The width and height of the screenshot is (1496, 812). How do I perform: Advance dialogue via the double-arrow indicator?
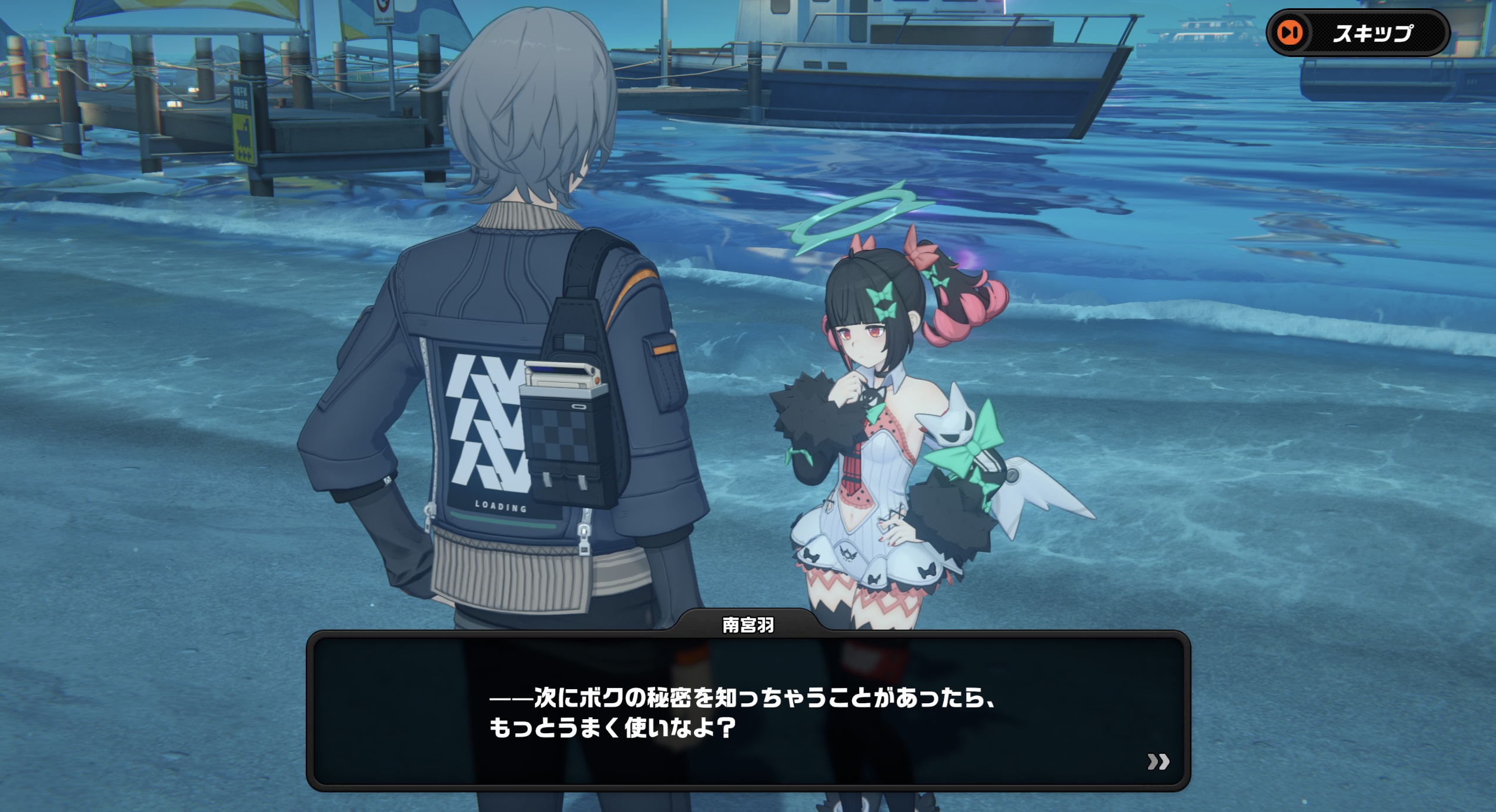click(1158, 762)
